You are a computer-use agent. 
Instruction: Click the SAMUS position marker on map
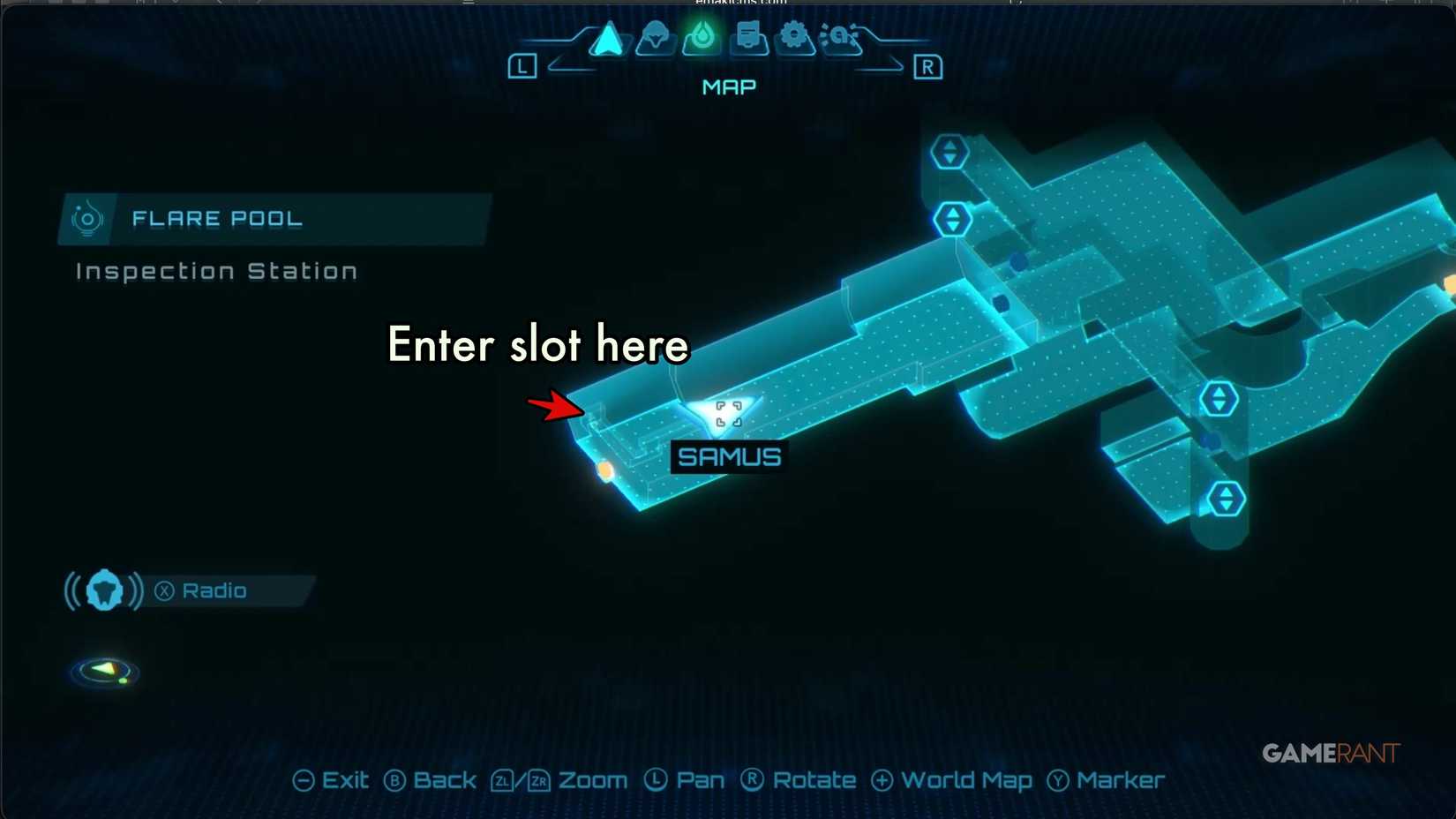(727, 412)
